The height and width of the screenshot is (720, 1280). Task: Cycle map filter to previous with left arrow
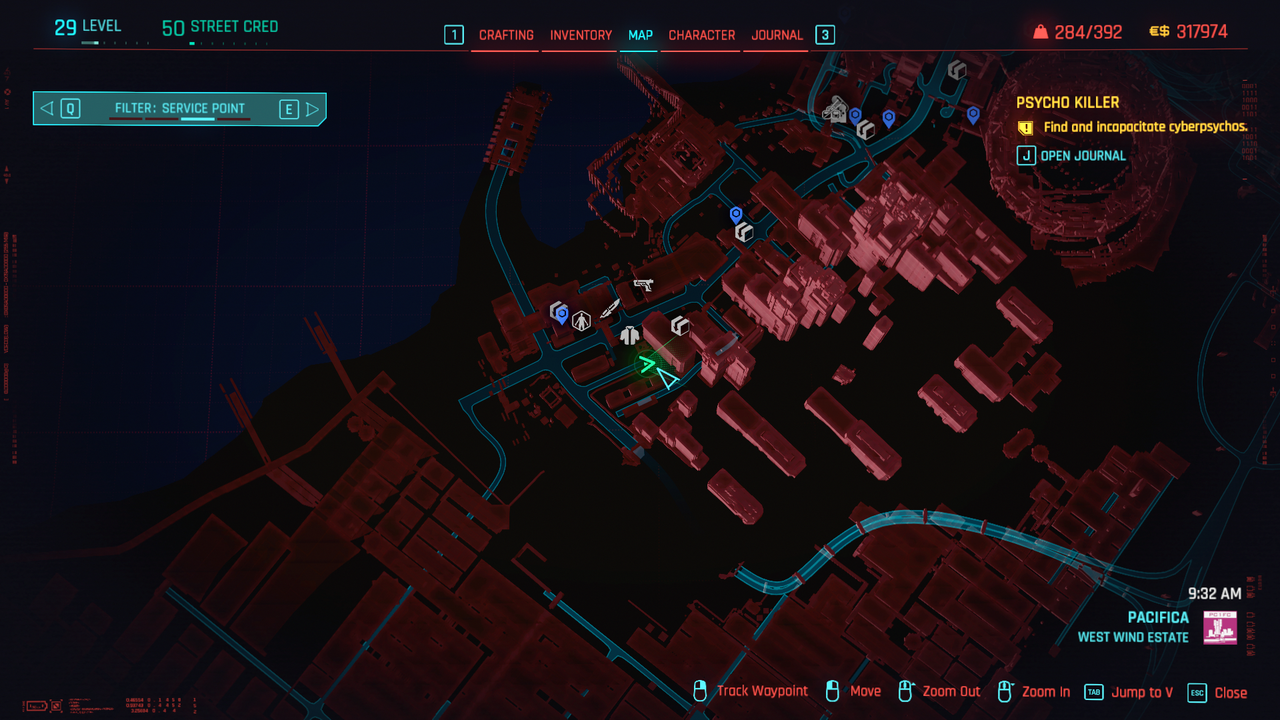[x=47, y=109]
